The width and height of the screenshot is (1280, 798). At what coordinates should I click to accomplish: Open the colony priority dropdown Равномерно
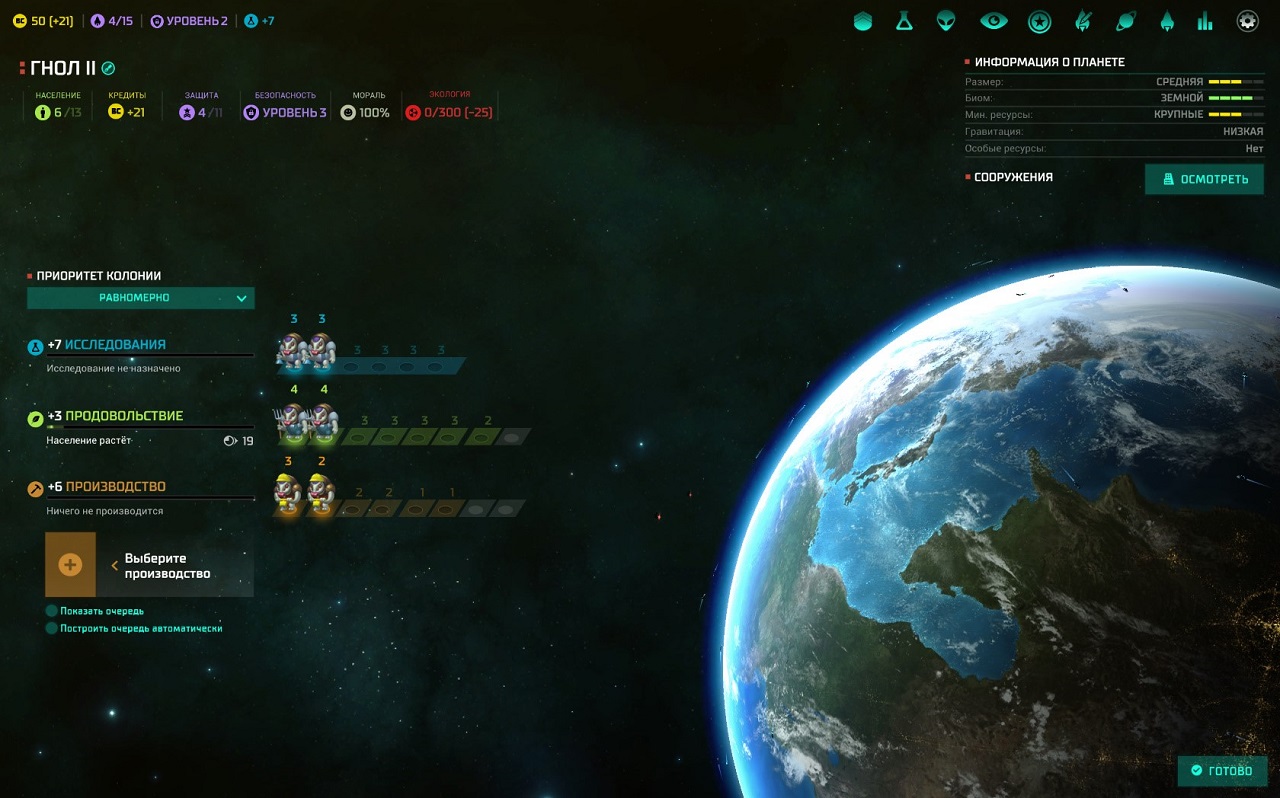(141, 298)
